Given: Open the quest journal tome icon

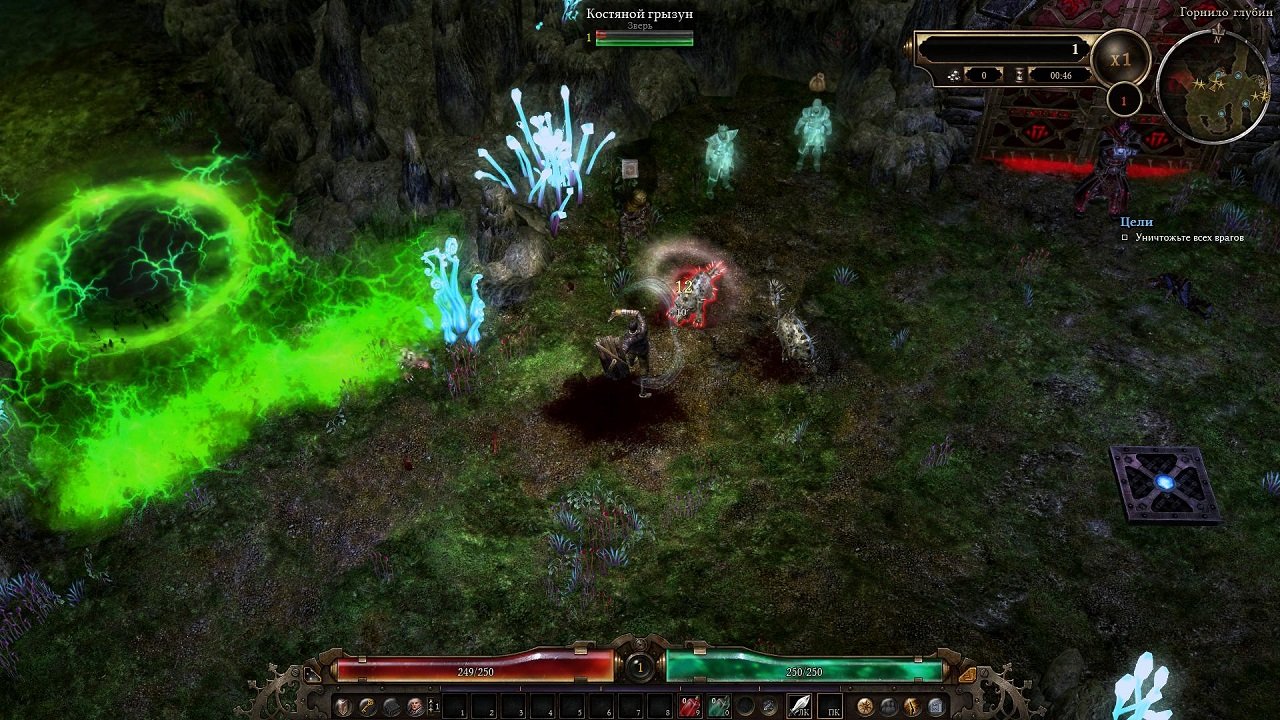Looking at the screenshot, I should [936, 706].
